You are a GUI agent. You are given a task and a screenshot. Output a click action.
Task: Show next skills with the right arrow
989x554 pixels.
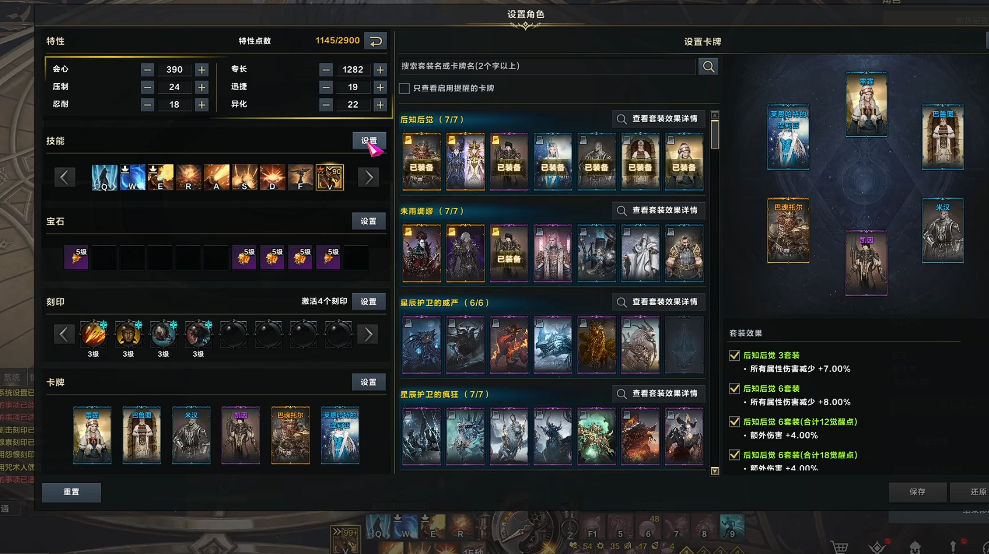pyautogui.click(x=368, y=177)
